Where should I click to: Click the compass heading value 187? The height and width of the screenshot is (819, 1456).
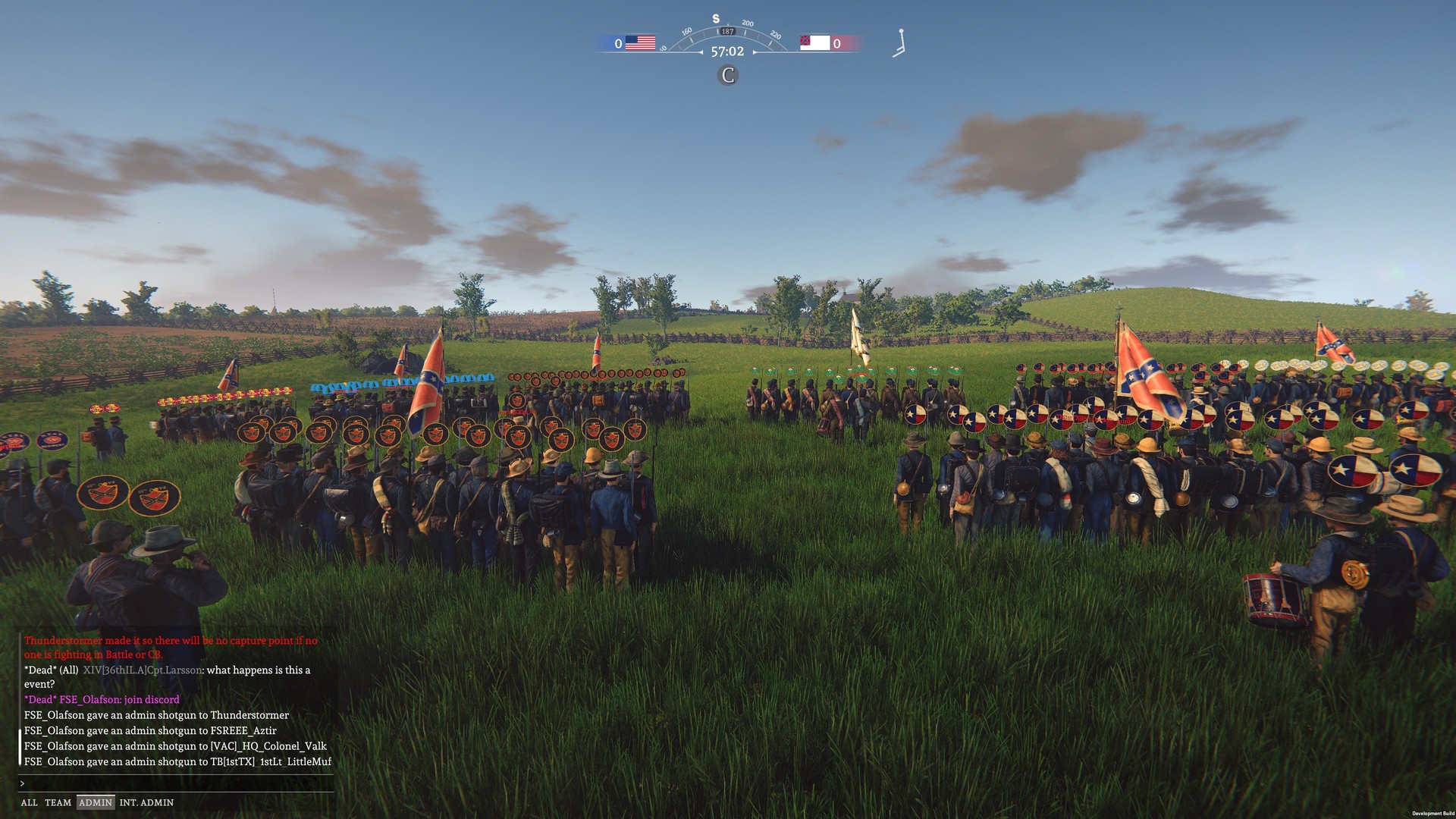click(x=727, y=33)
